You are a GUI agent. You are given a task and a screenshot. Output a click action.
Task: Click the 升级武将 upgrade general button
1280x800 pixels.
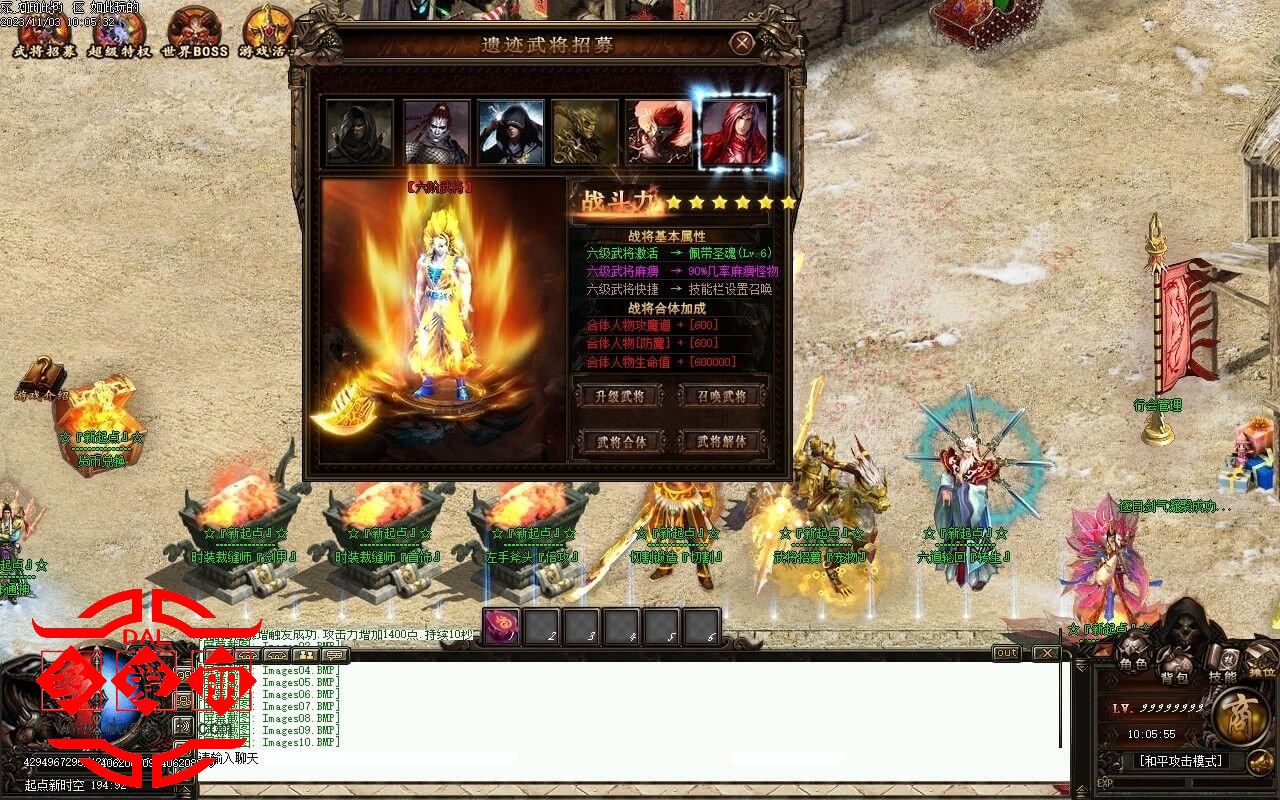tap(617, 396)
